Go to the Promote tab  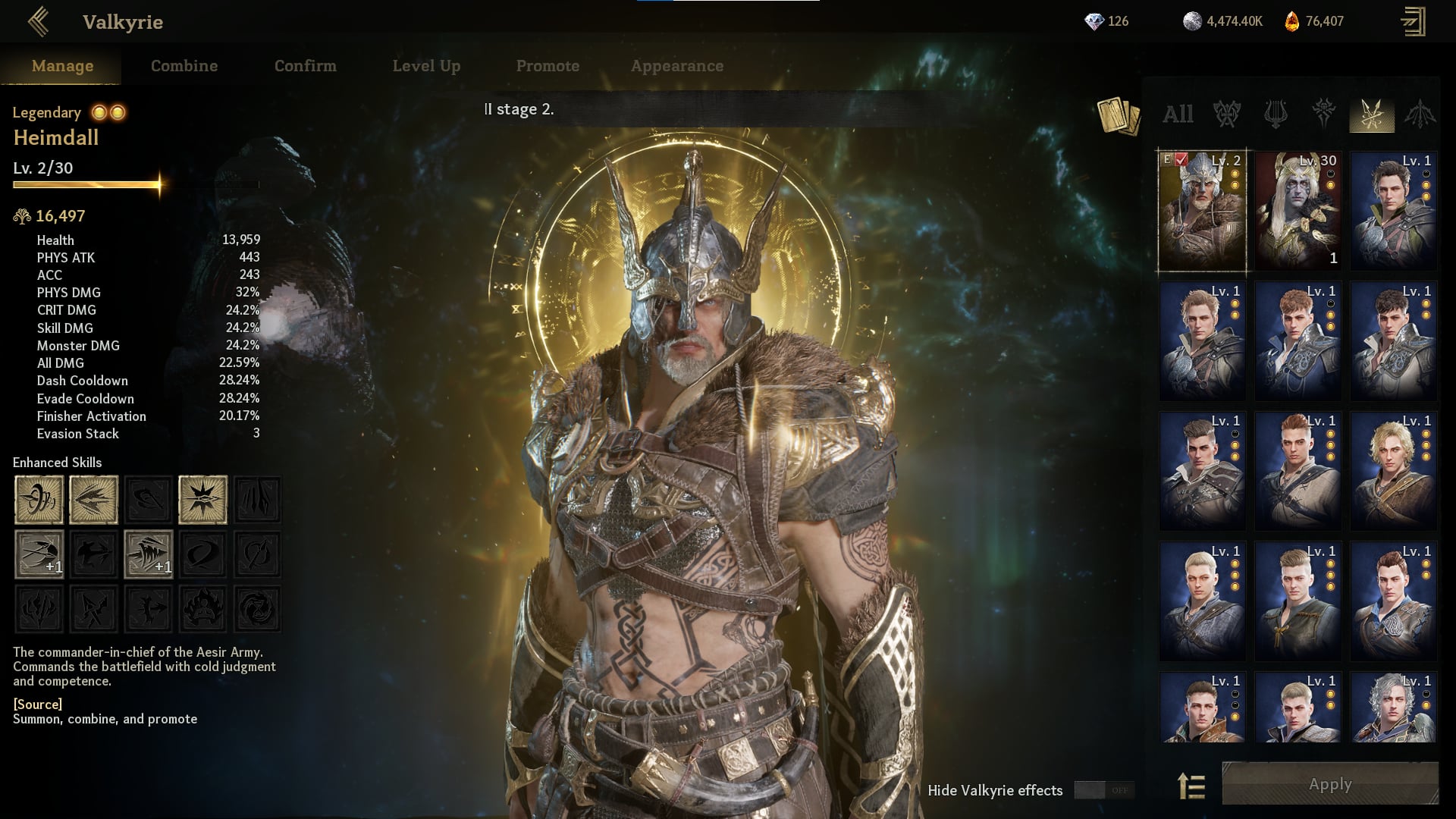coord(548,66)
